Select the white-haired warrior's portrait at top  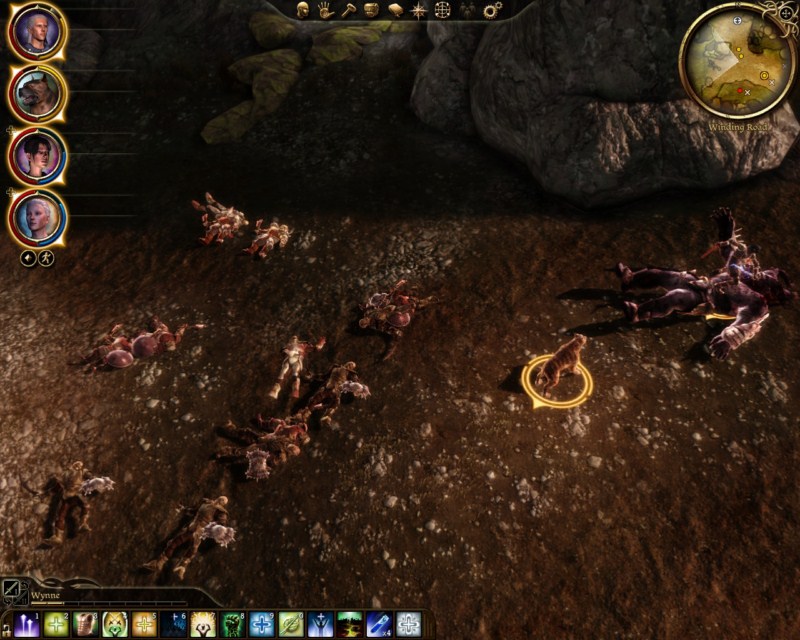coord(37,32)
